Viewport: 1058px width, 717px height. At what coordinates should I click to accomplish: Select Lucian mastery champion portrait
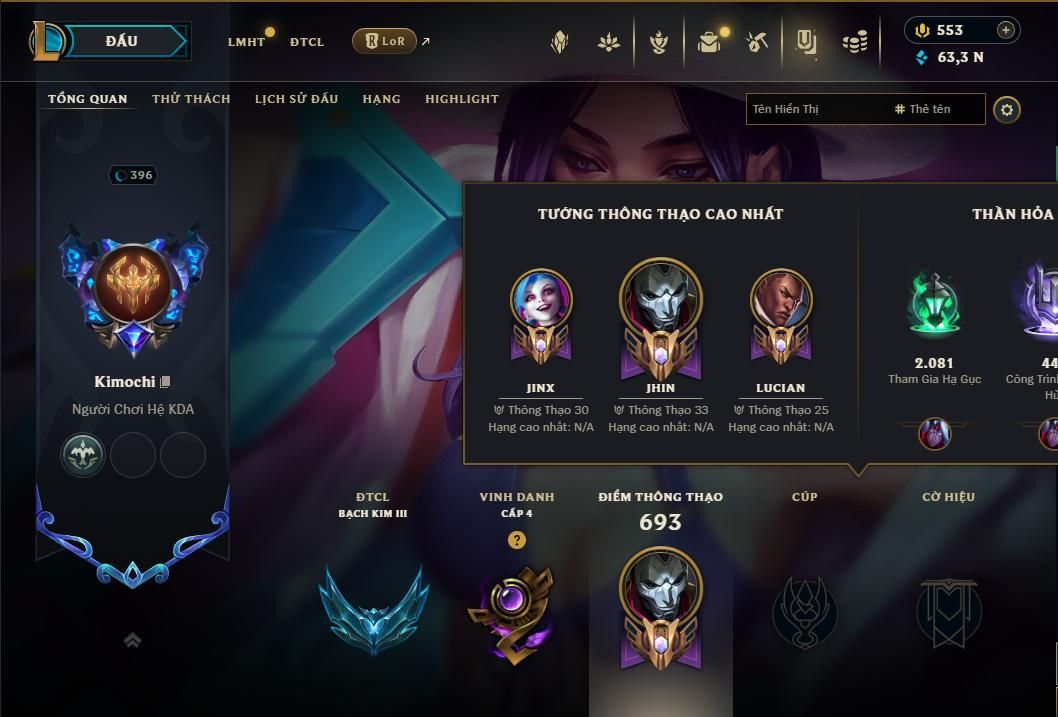(780, 299)
